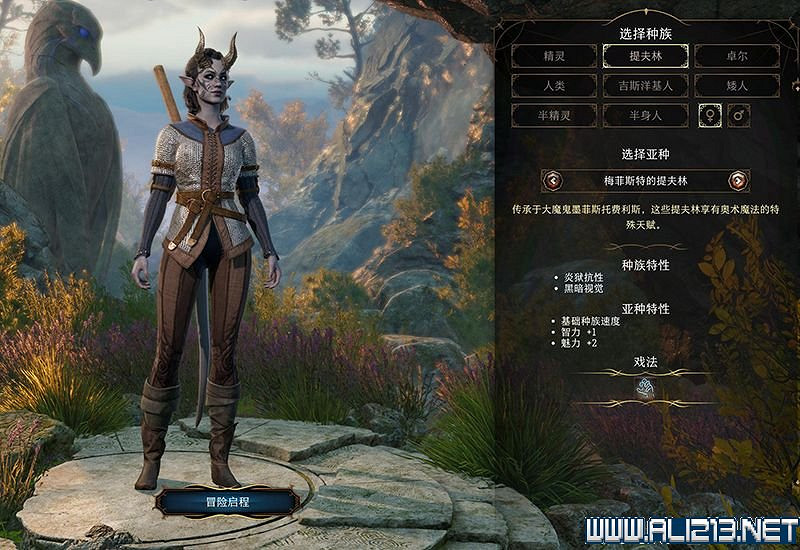Choose the 提夫林 (Tiefling) race button
The image size is (800, 550).
644,56
